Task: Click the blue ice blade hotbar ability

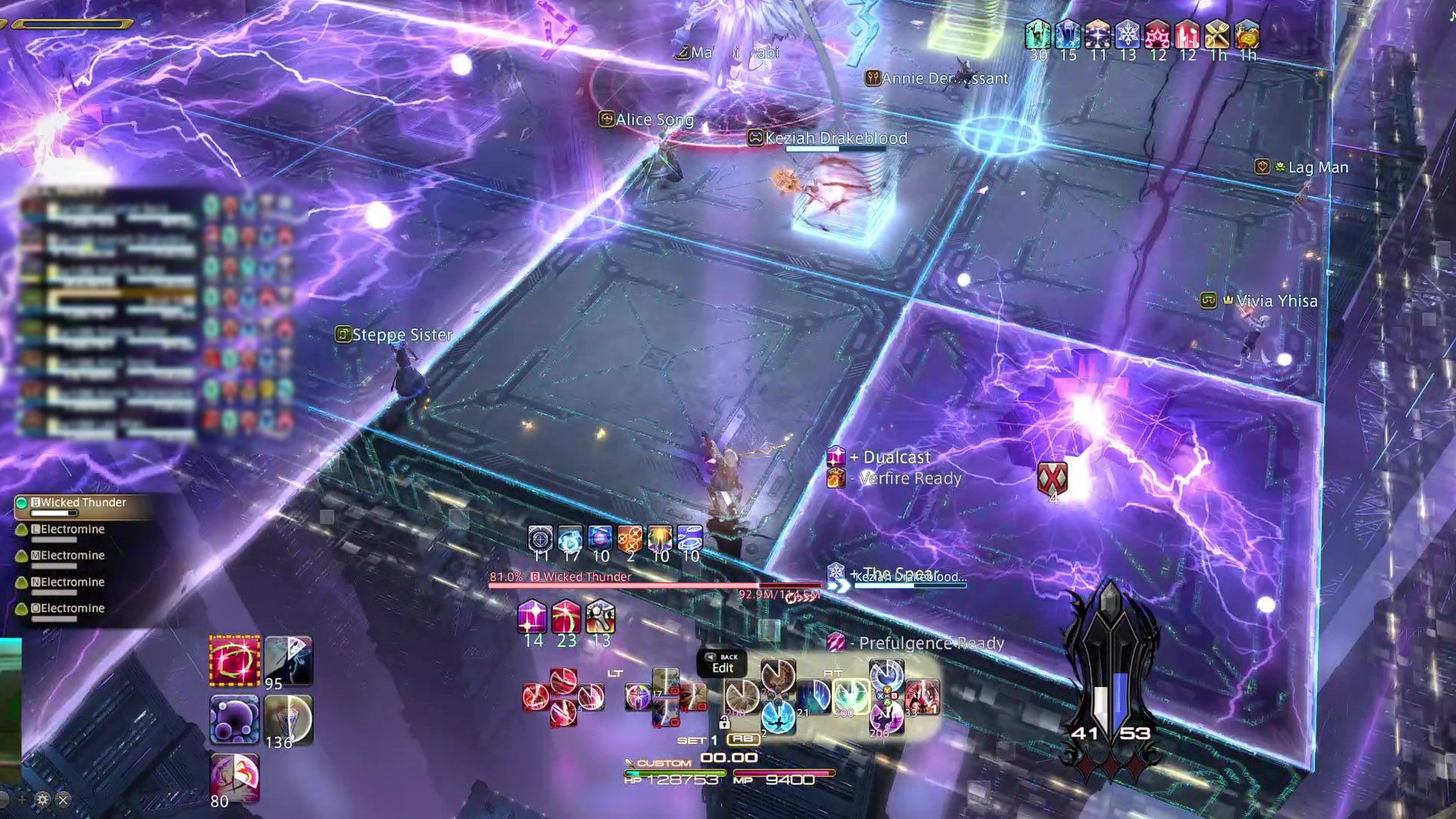Action: tap(814, 695)
